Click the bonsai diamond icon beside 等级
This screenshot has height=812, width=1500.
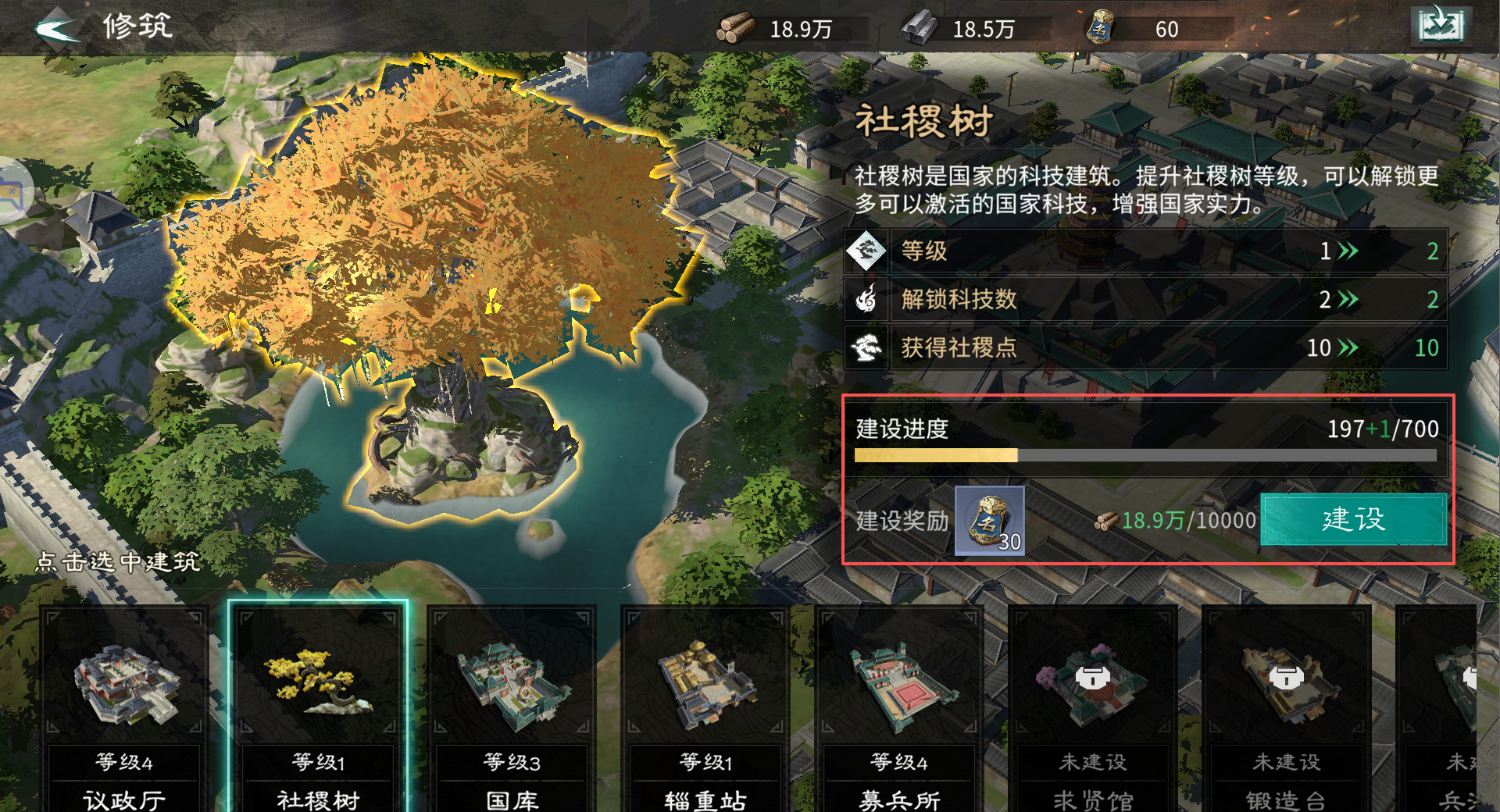point(867,251)
